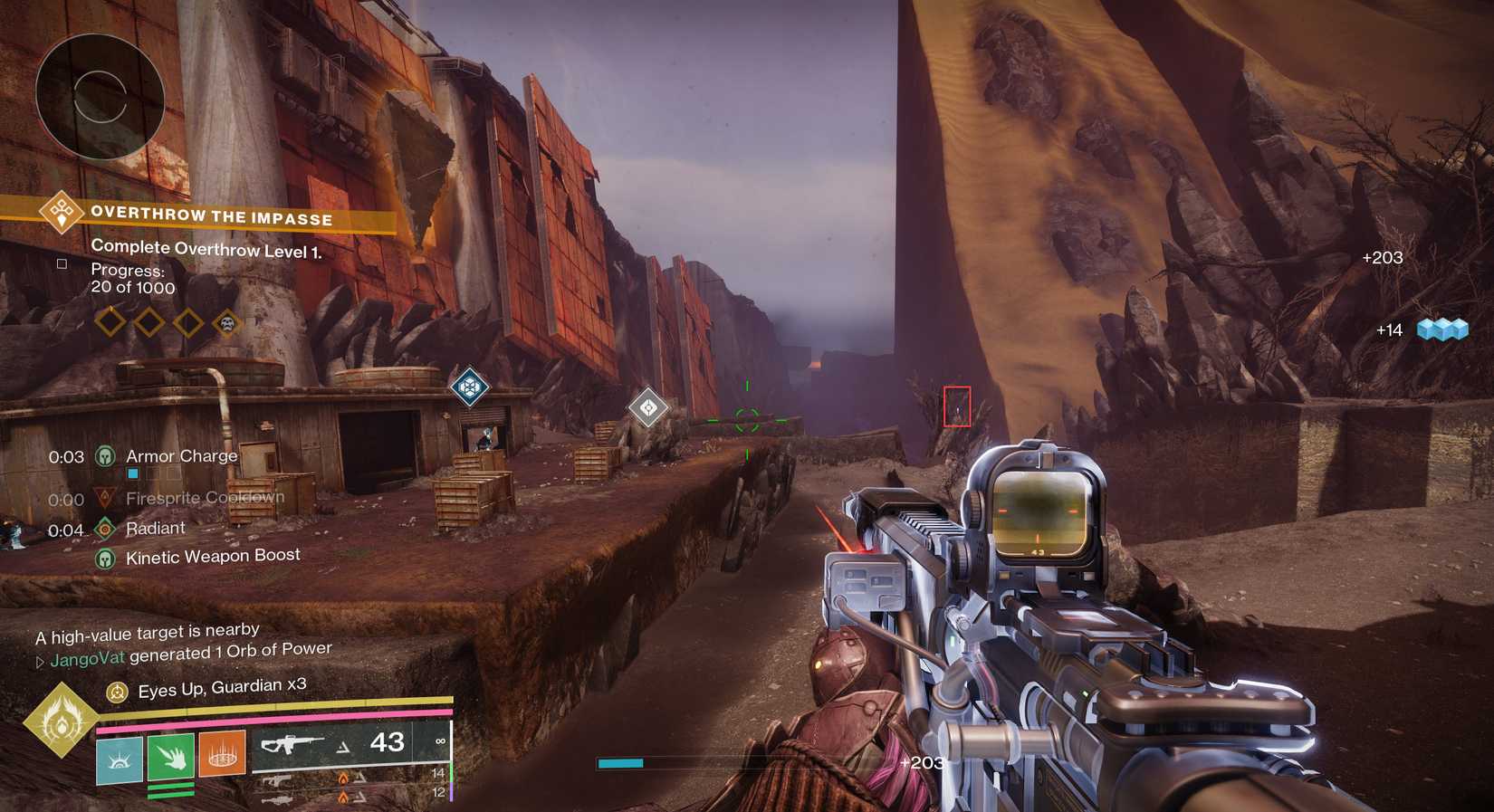This screenshot has height=812, width=1494.
Task: Click the Armor Charge helmet icon
Action: pos(106,455)
